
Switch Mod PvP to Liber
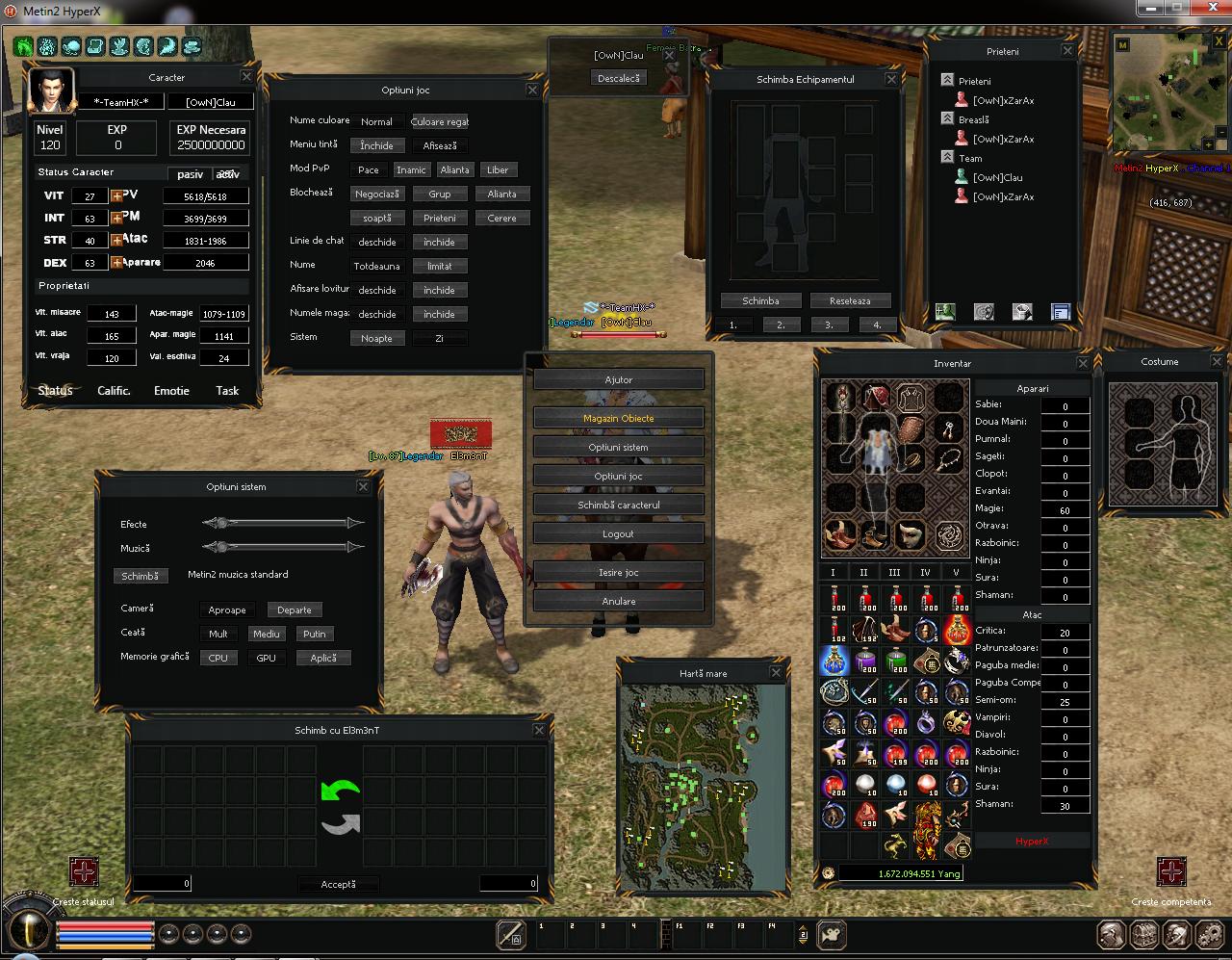tap(499, 169)
